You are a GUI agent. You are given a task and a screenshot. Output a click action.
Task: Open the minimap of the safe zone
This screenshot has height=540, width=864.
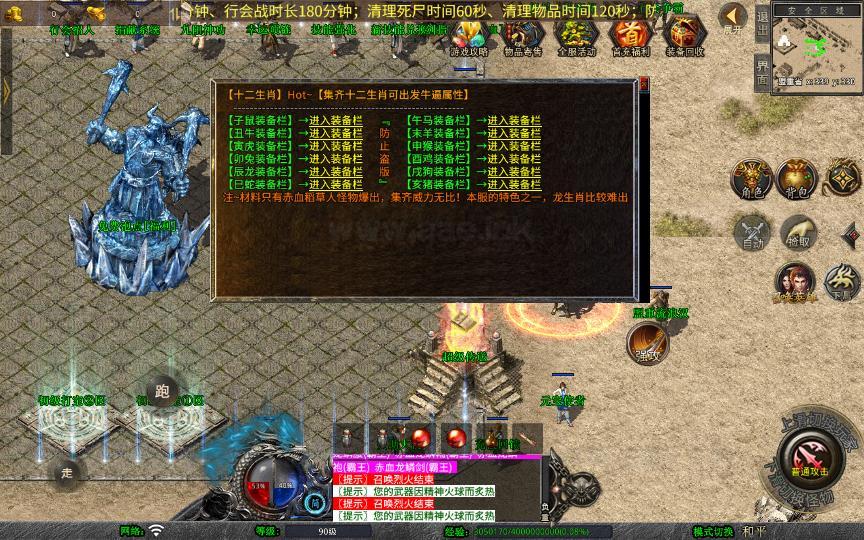(816, 50)
